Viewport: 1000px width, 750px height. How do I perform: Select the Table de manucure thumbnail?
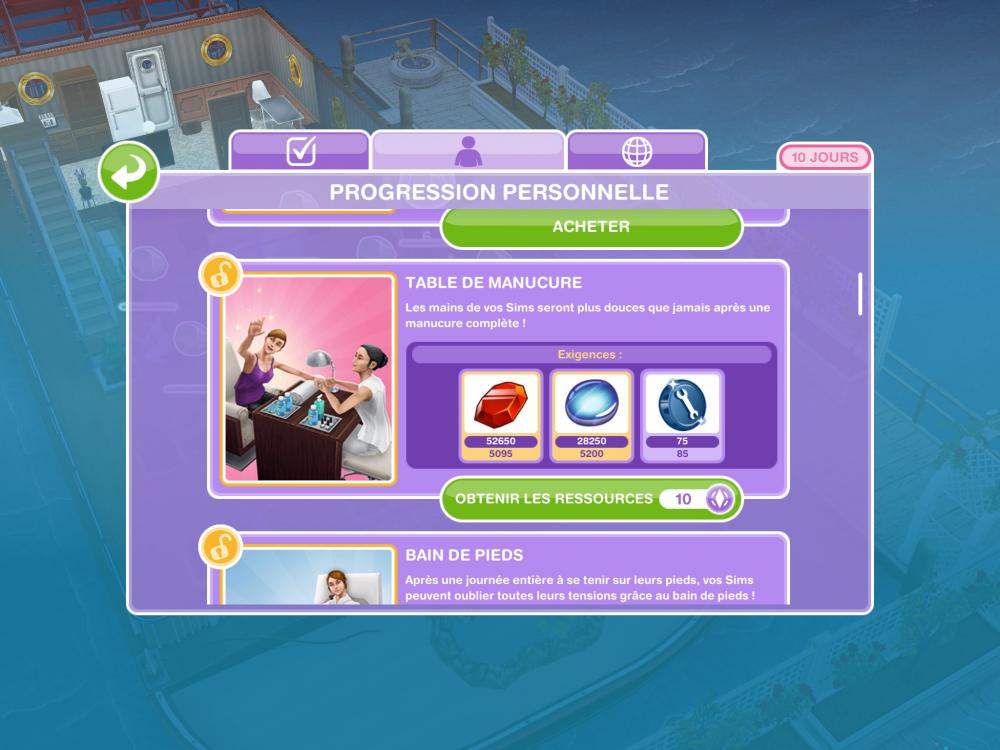click(x=309, y=378)
